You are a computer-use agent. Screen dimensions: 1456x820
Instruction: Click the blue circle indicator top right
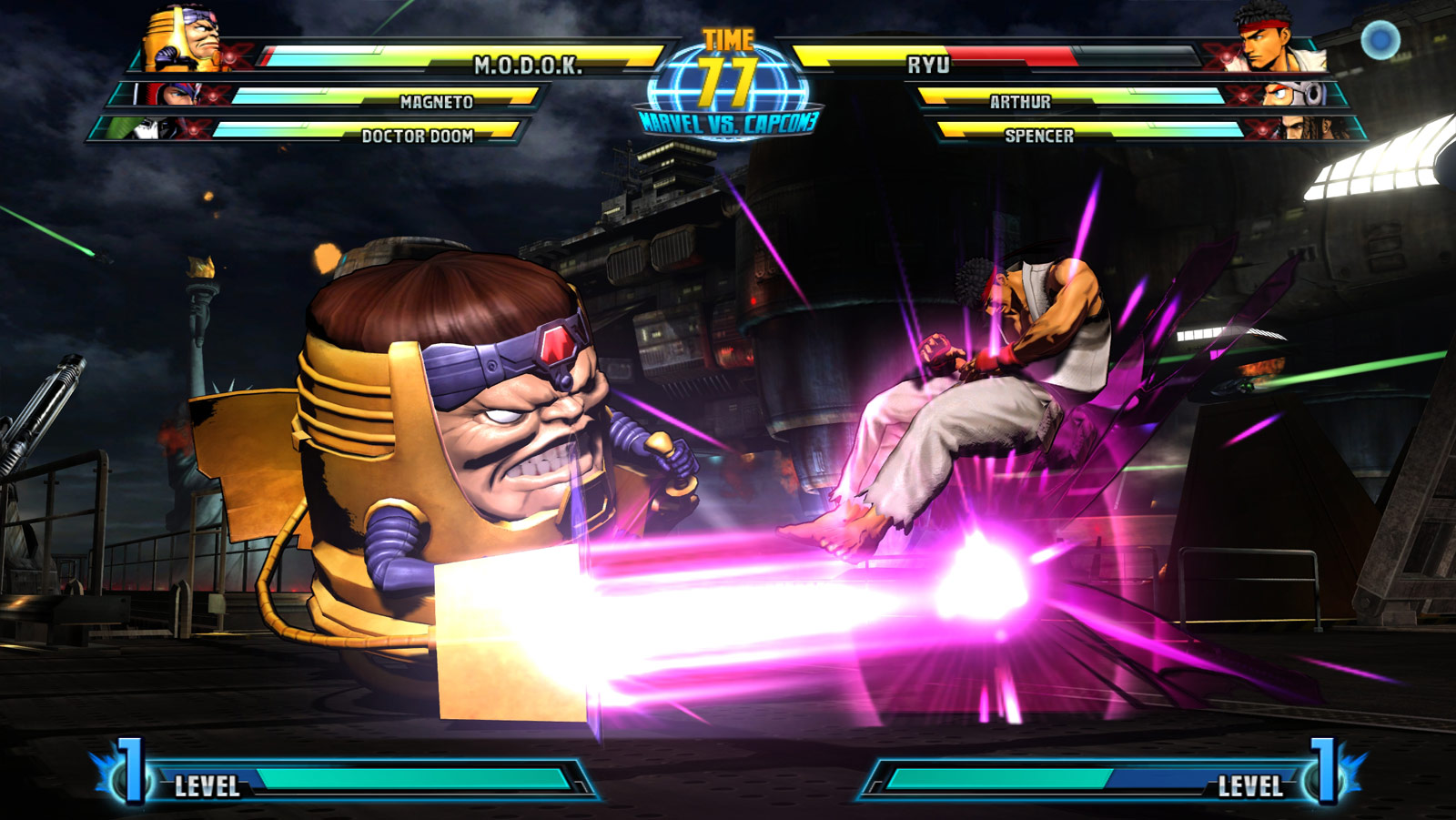point(1381,40)
